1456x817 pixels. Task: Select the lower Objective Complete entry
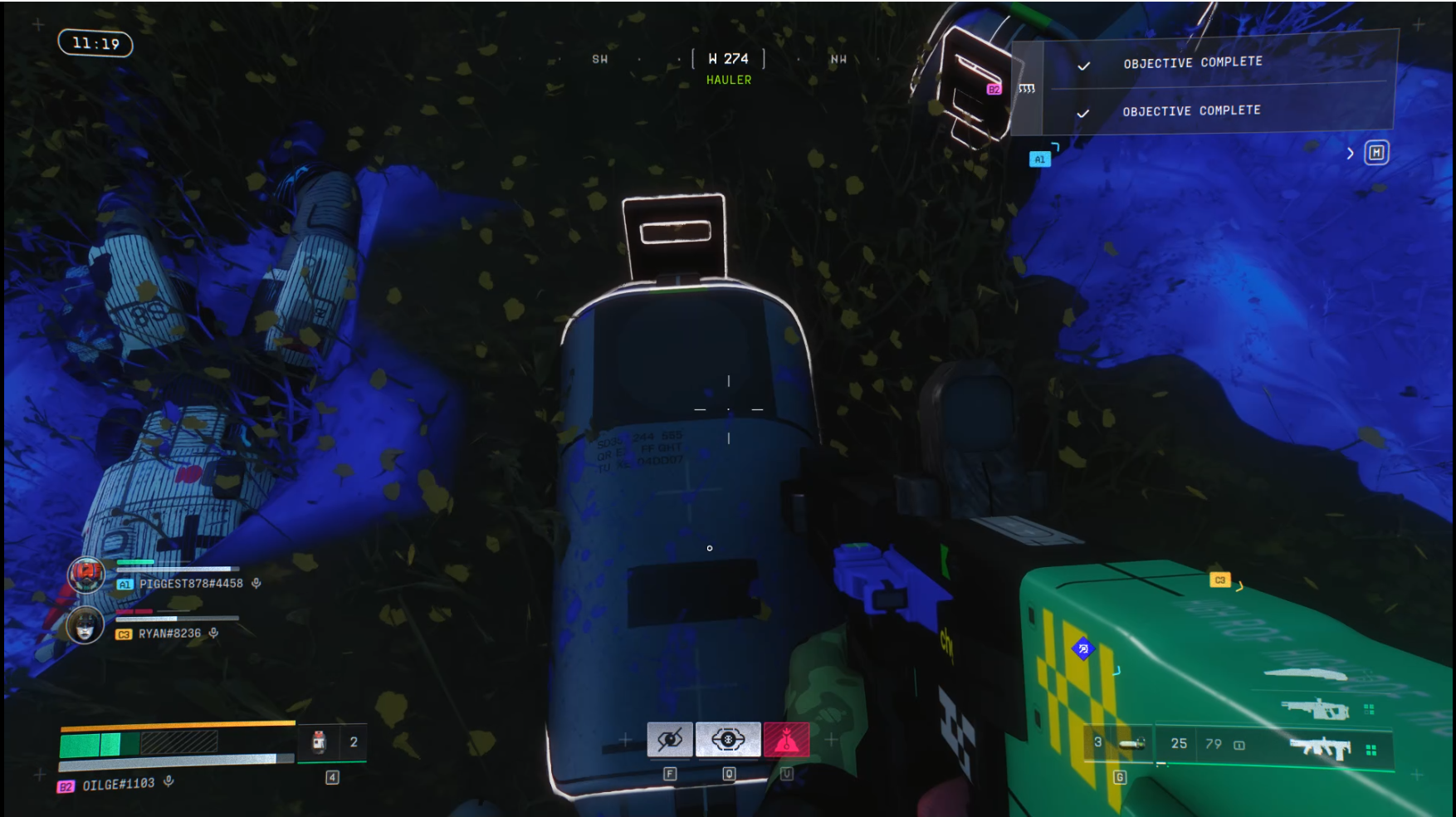point(1191,111)
